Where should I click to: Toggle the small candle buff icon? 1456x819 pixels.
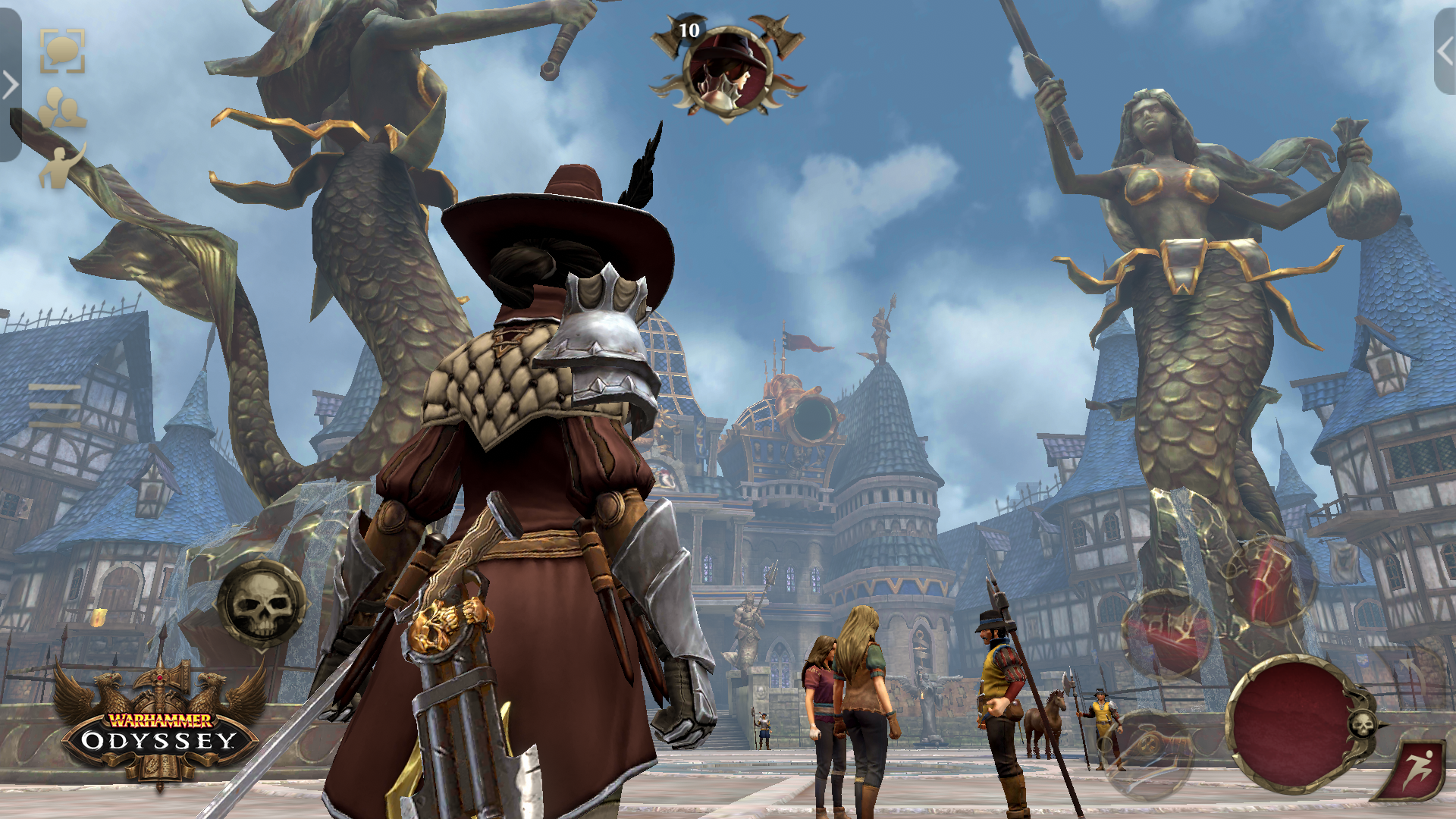point(98,616)
